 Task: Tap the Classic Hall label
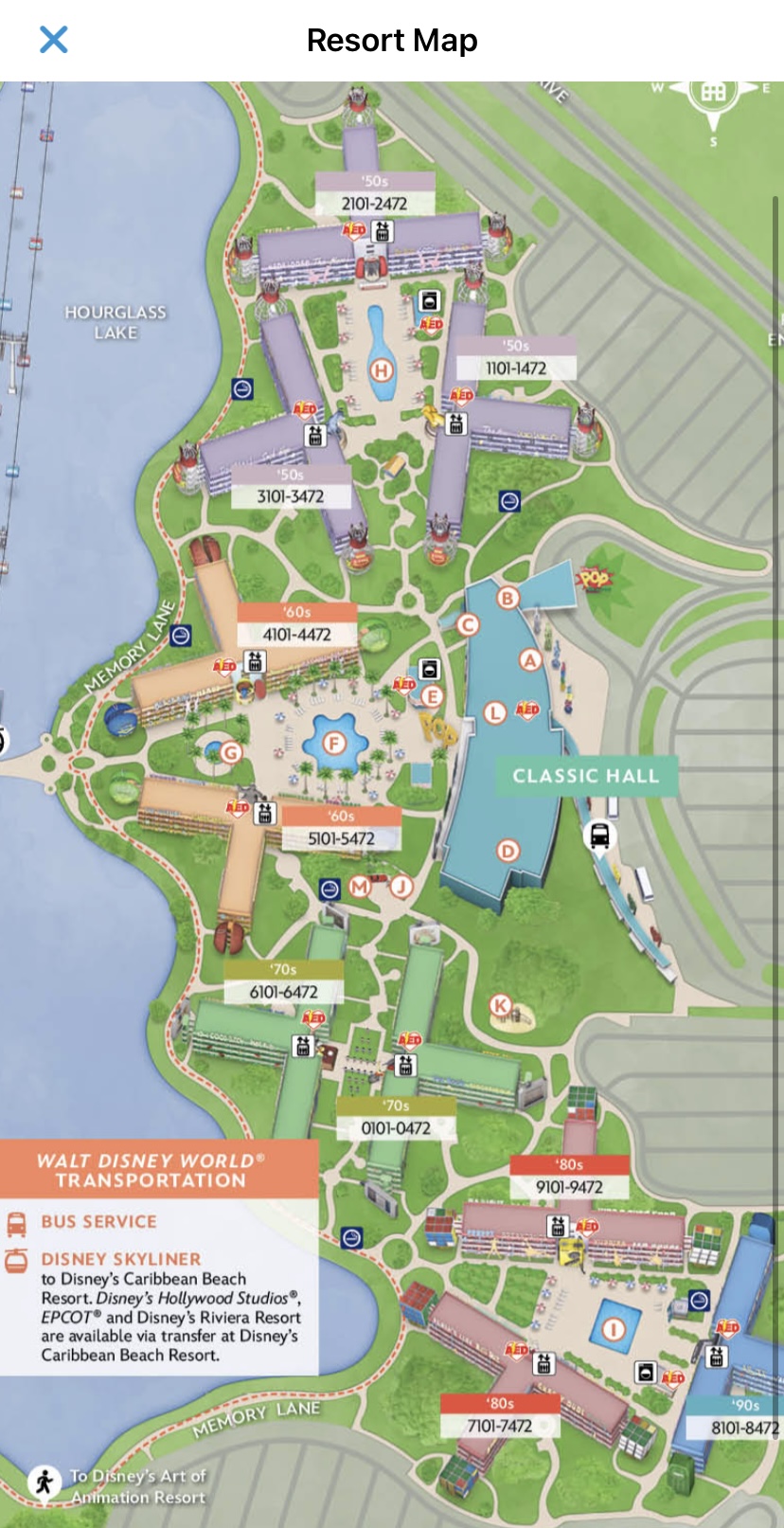click(x=585, y=776)
